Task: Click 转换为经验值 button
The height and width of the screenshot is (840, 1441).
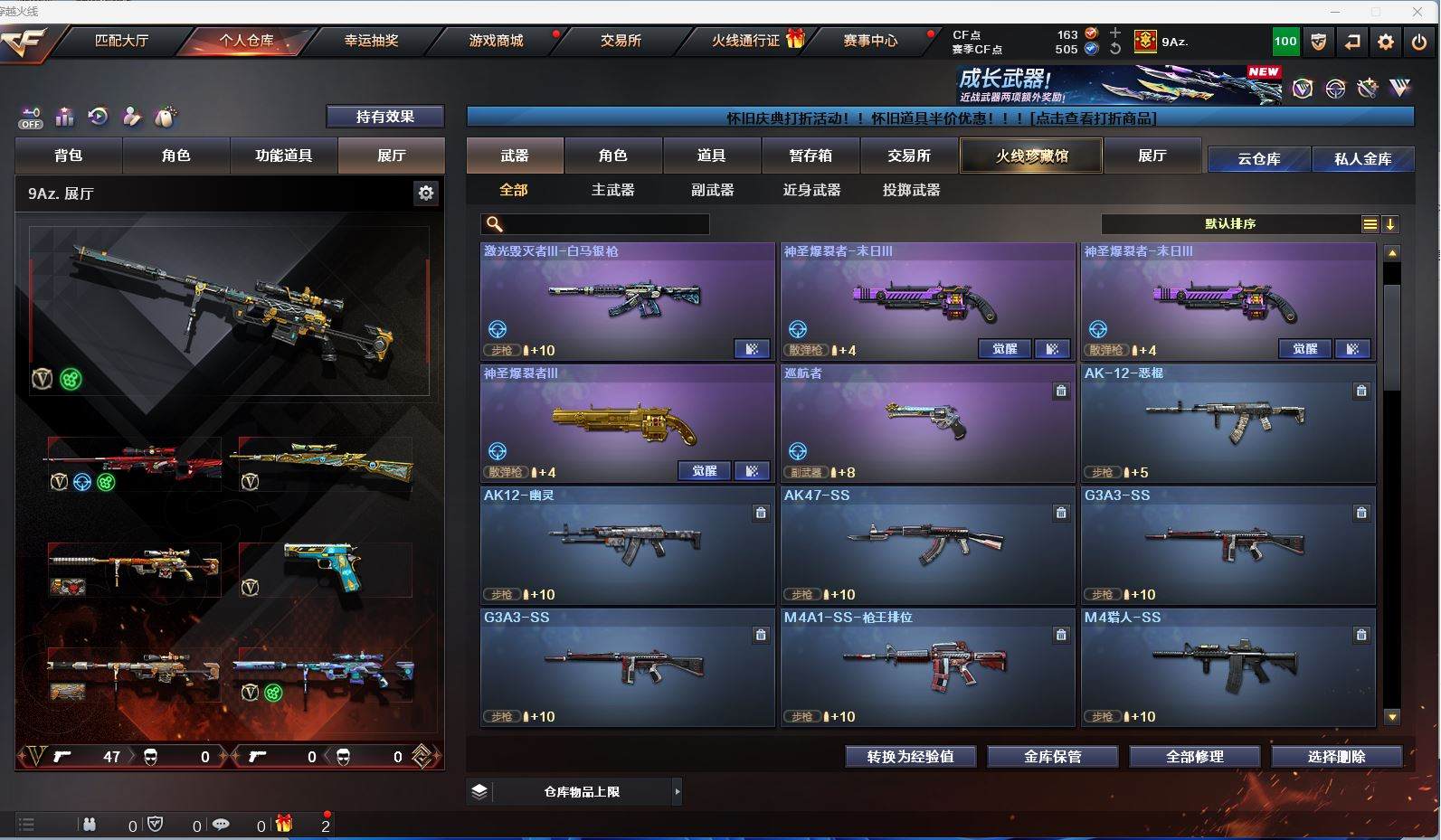Action: (x=910, y=757)
